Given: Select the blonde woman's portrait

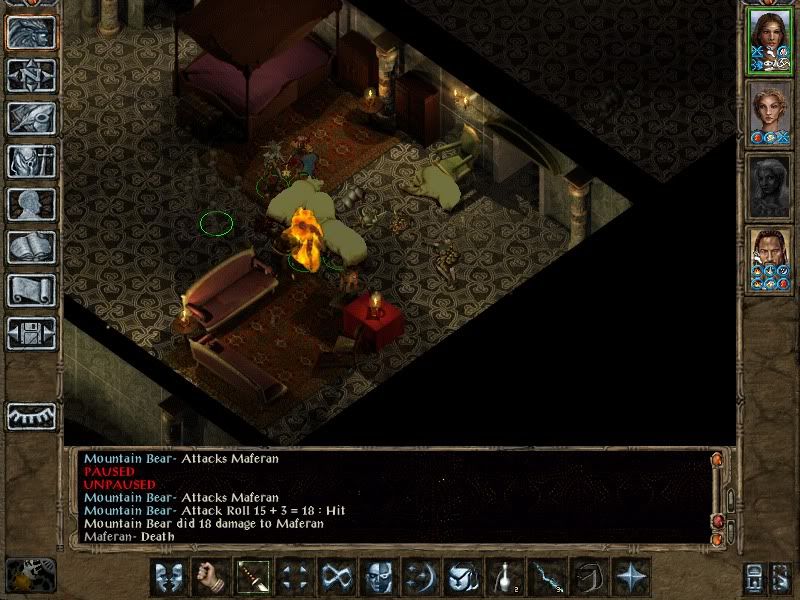Looking at the screenshot, I should coord(769,113).
